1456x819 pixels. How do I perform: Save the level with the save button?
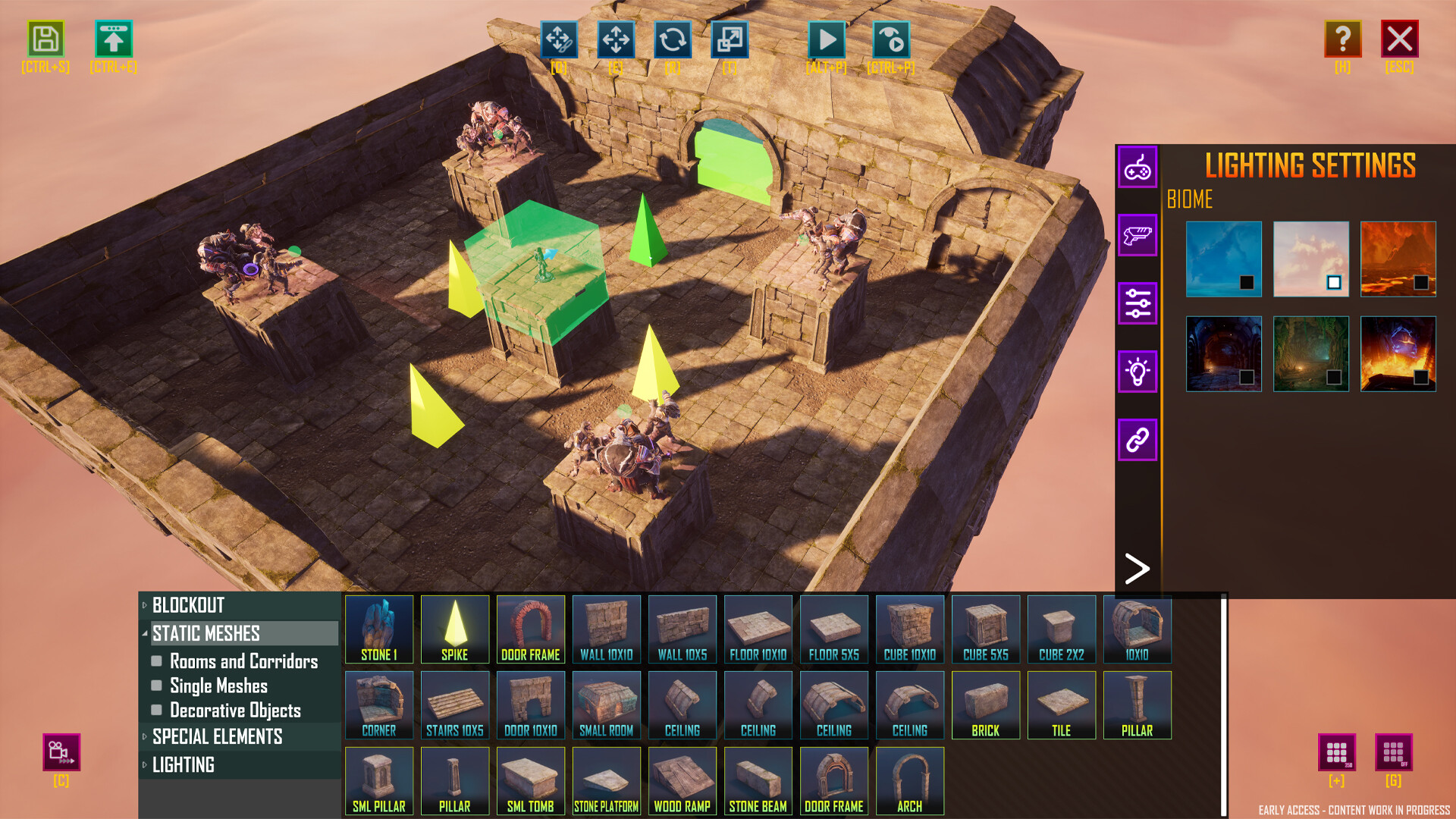click(45, 39)
